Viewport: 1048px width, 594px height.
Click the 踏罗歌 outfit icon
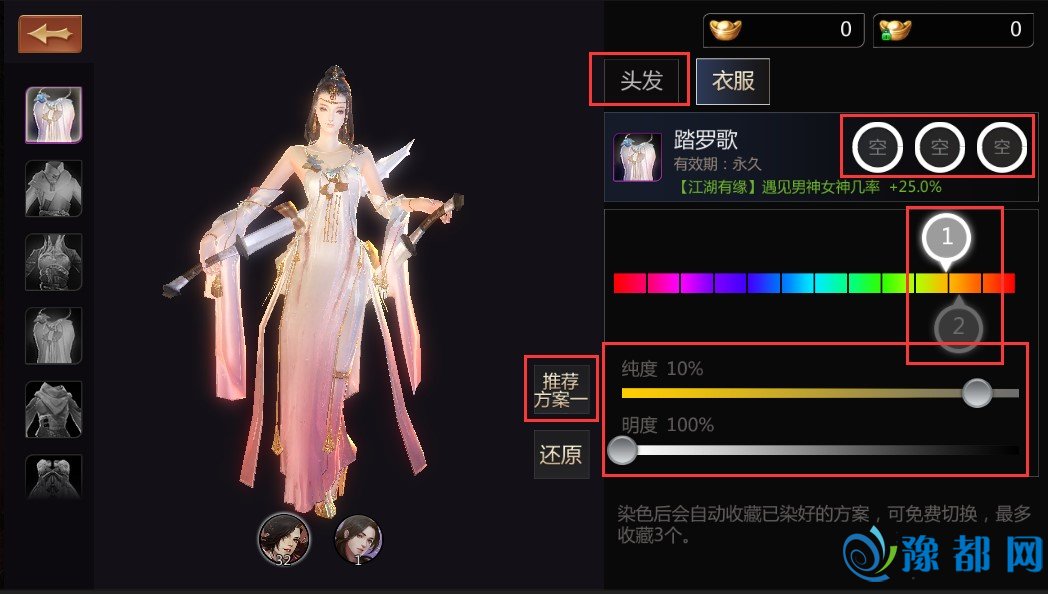[637, 156]
